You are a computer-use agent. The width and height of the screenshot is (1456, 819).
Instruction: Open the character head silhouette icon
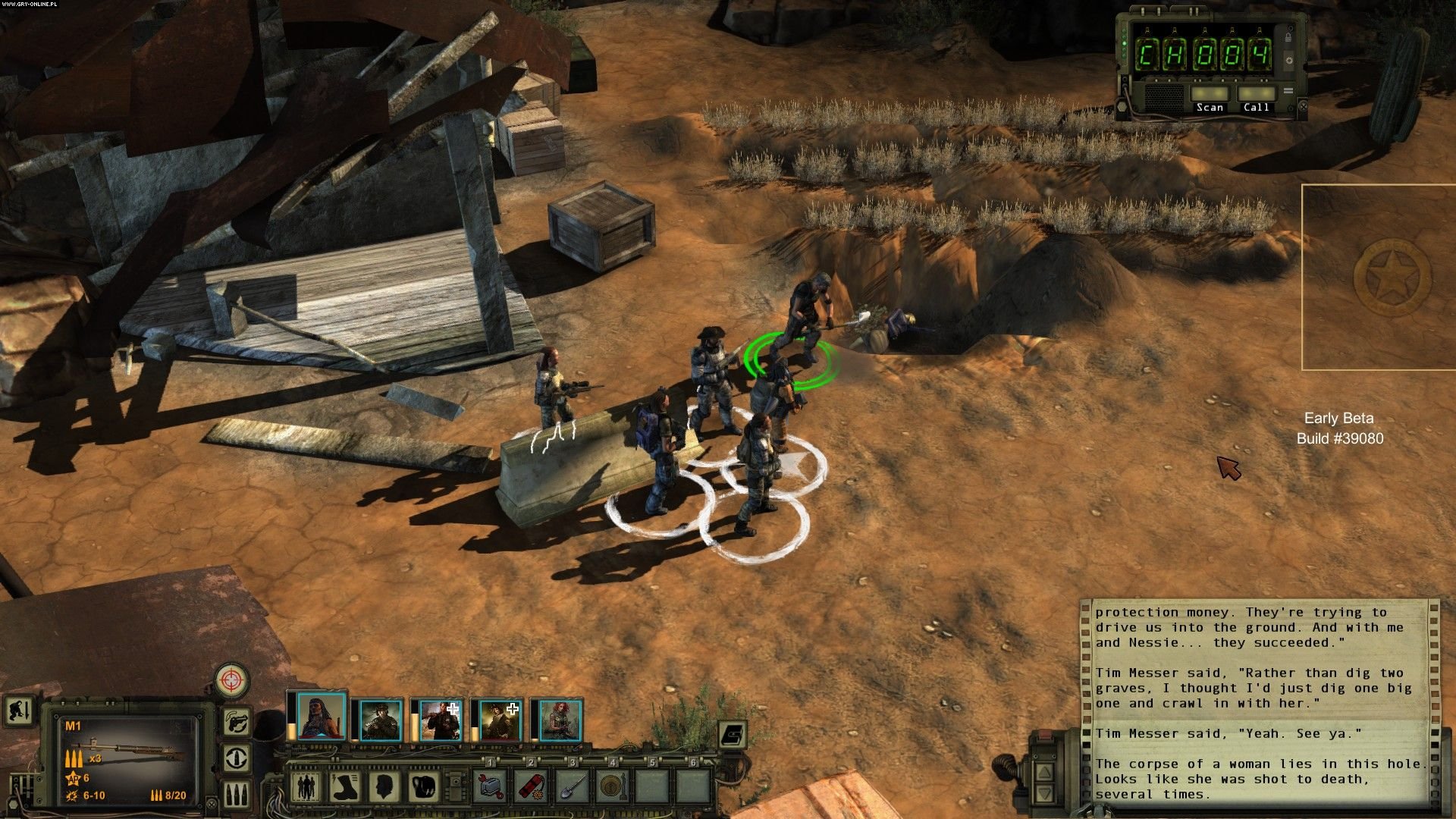pyautogui.click(x=385, y=786)
